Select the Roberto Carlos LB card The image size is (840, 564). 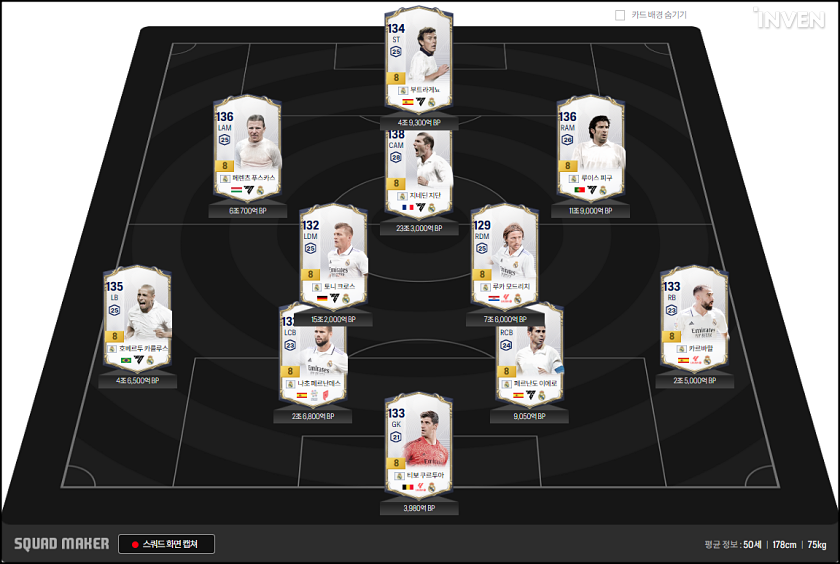coord(139,317)
